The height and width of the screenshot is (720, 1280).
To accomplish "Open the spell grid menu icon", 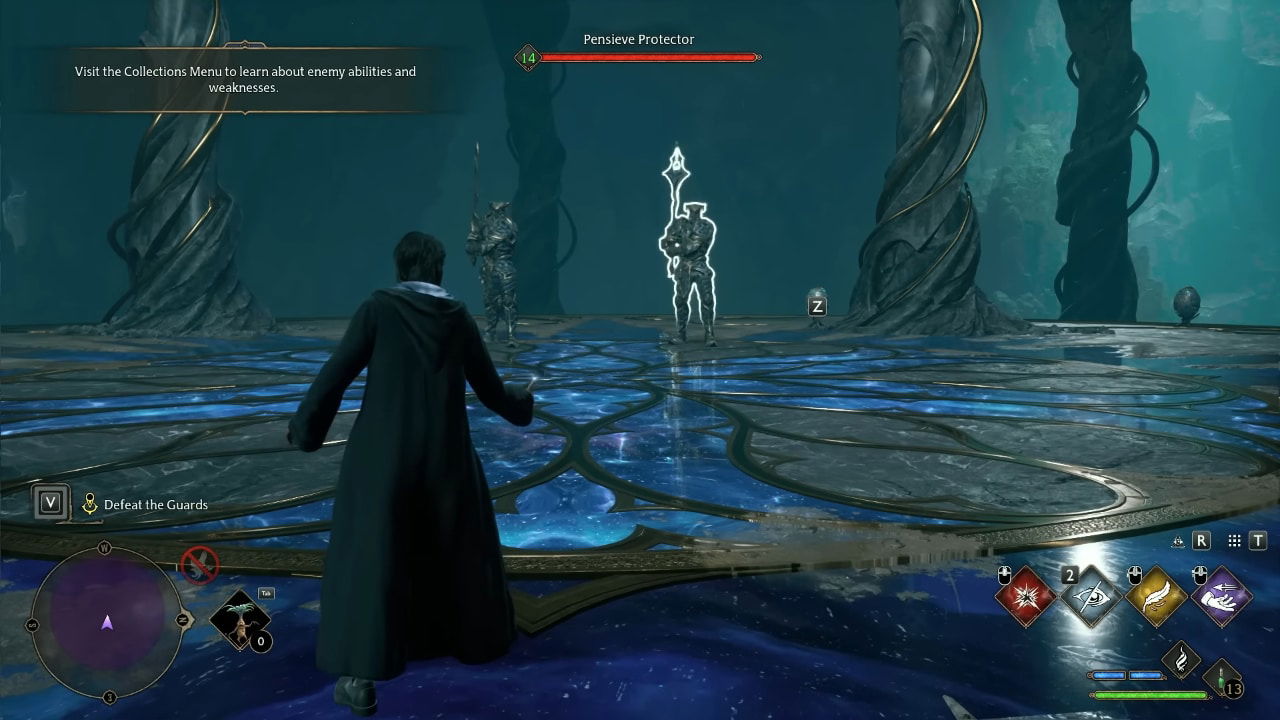I will [1234, 541].
